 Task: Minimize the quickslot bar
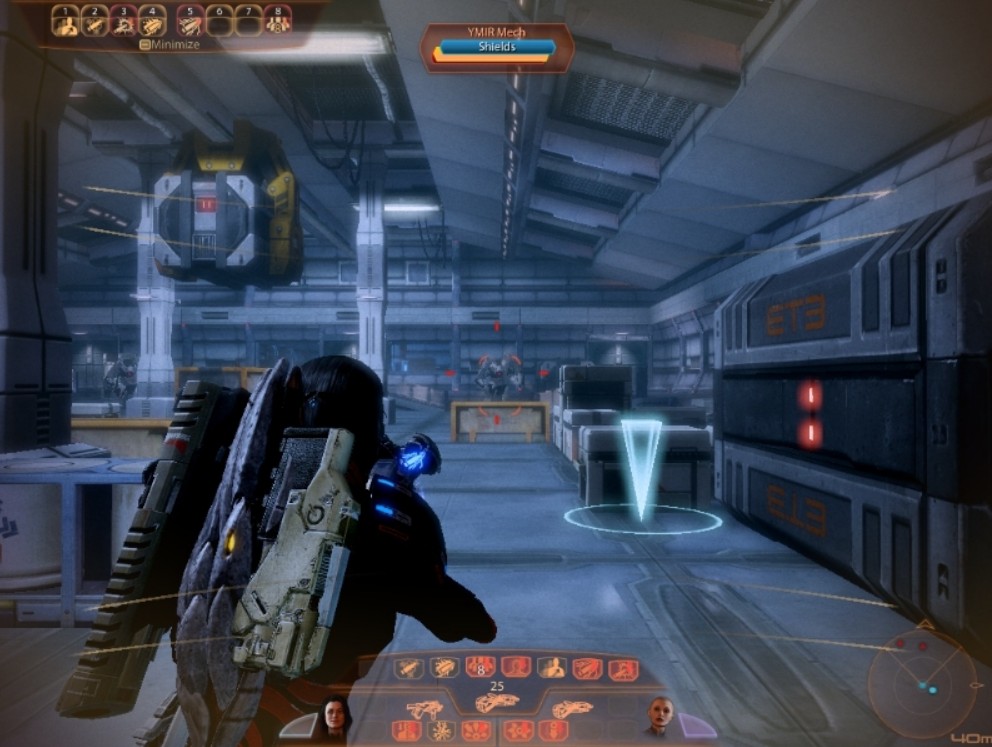pyautogui.click(x=170, y=45)
